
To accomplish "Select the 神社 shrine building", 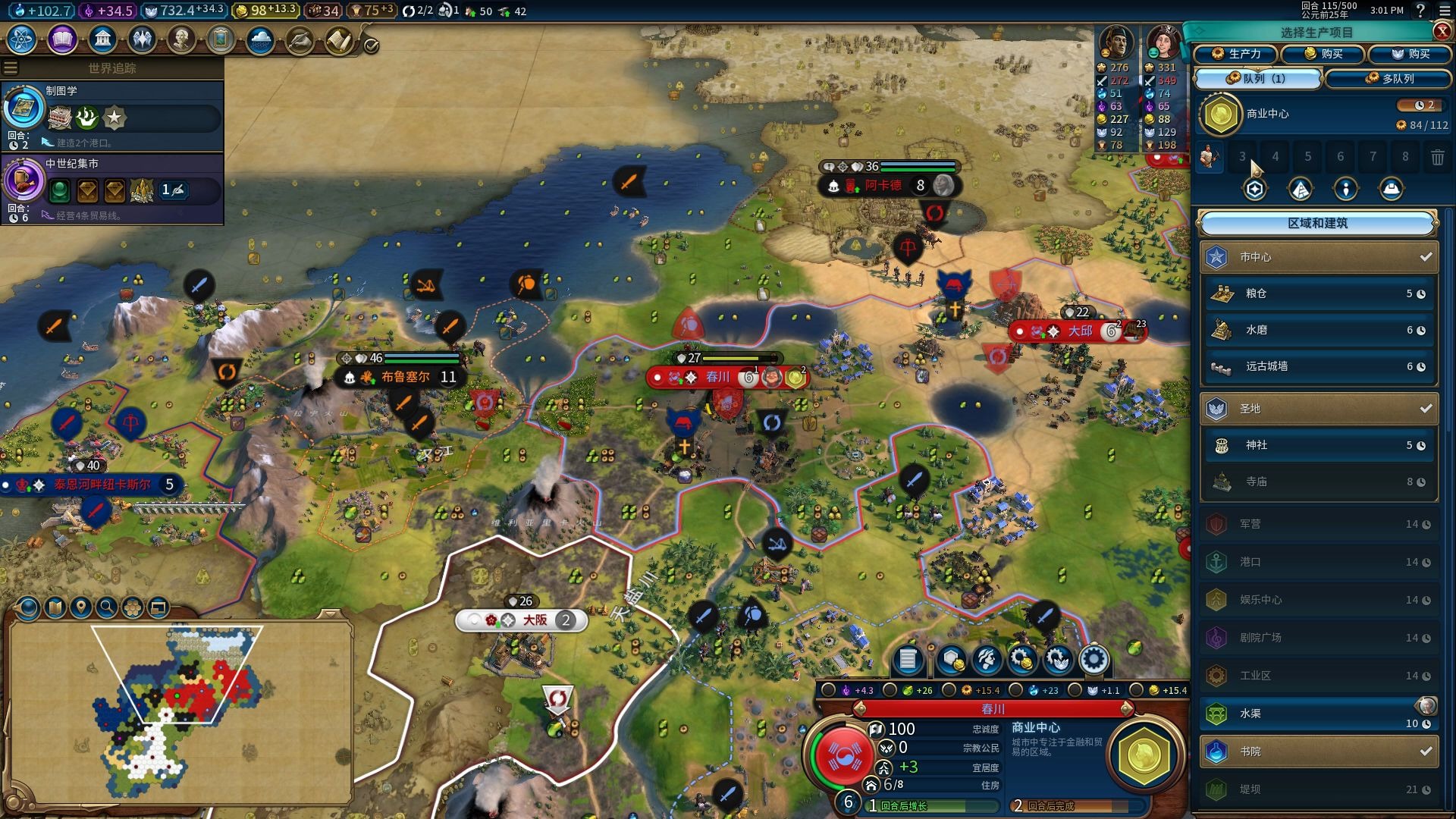I will (1319, 445).
